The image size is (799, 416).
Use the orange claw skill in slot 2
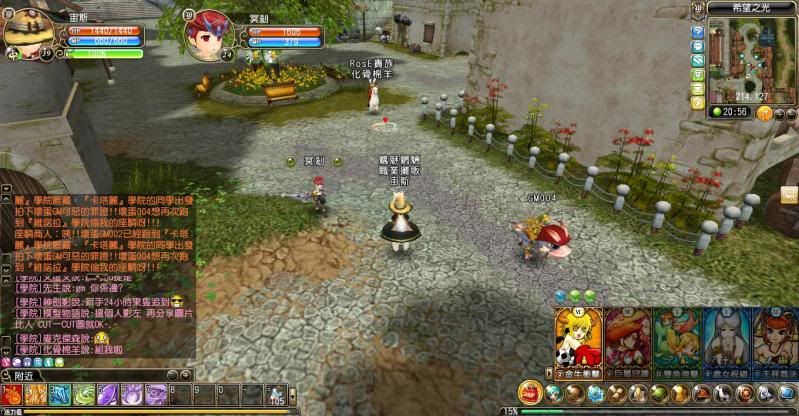click(36, 394)
